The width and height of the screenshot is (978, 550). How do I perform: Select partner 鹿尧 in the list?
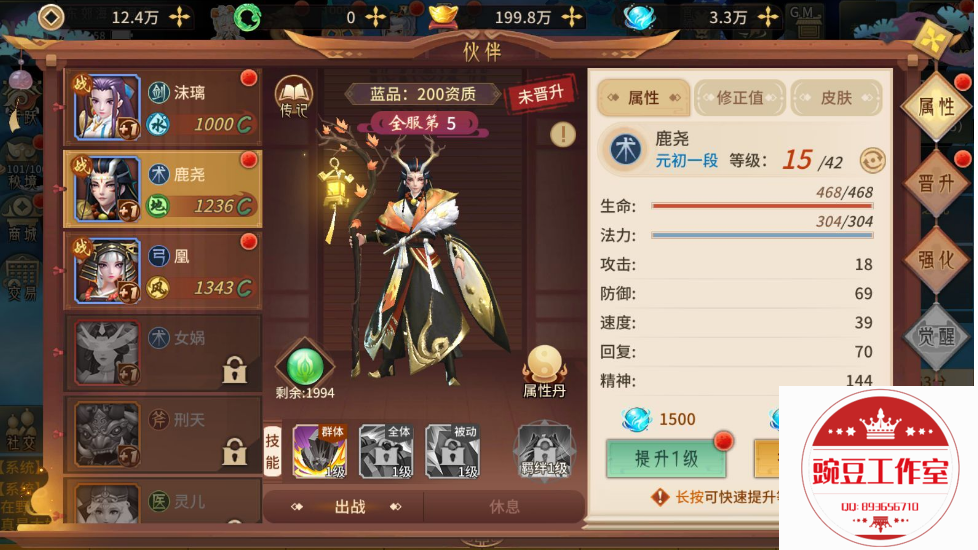click(163, 188)
